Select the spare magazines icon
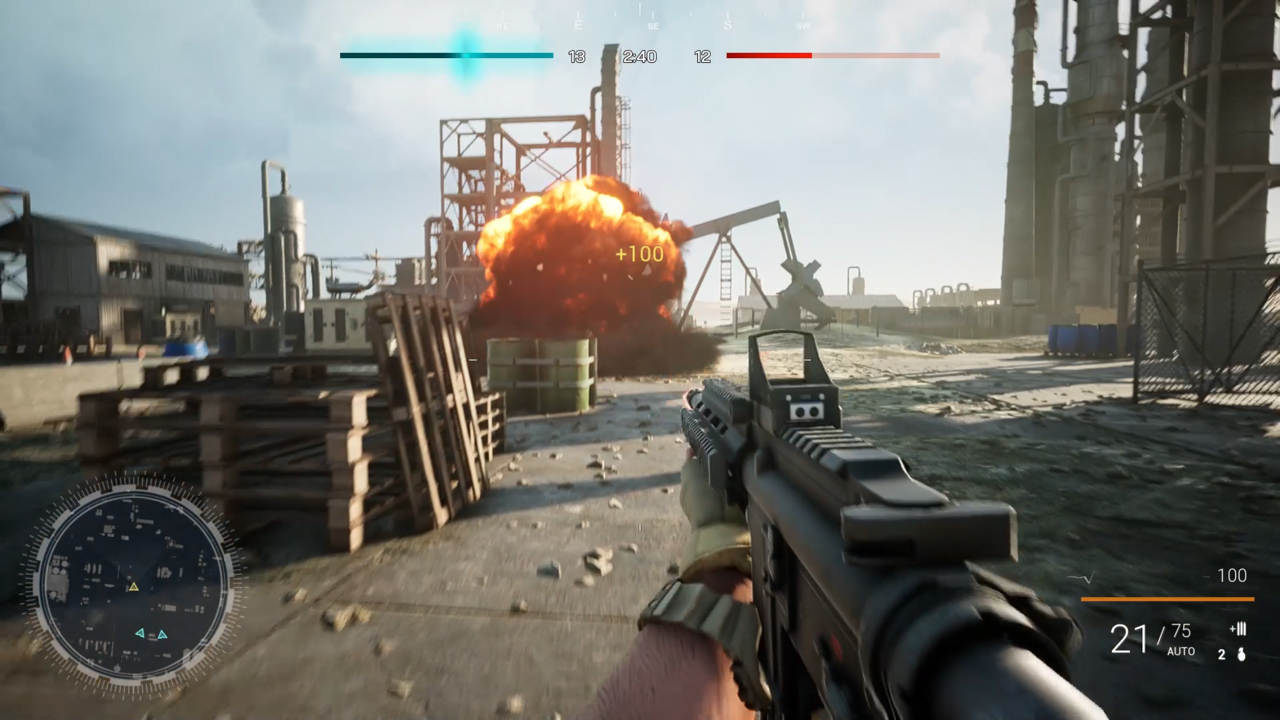 1238,629
